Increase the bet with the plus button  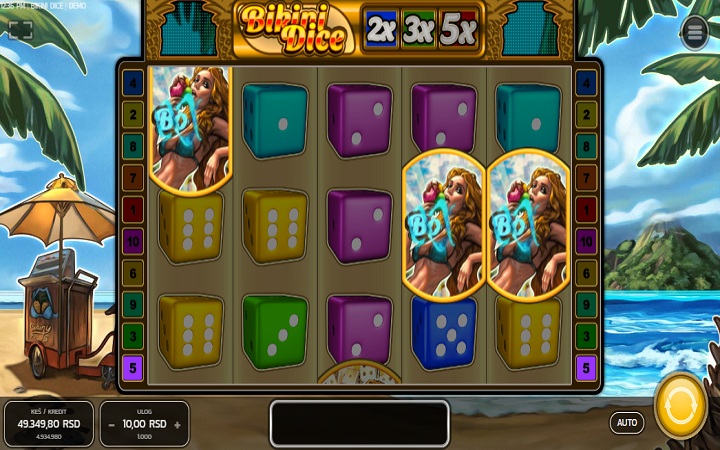pyautogui.click(x=177, y=424)
